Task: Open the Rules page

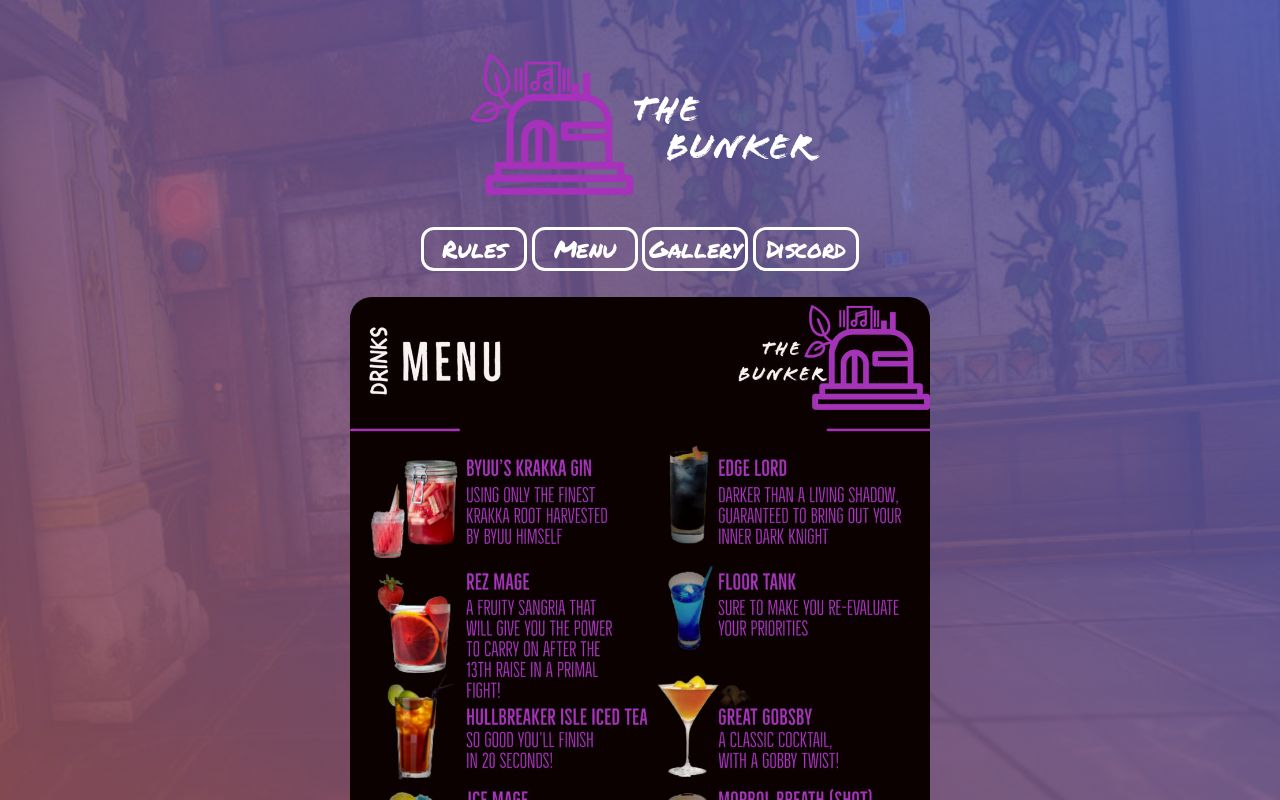Action: pyautogui.click(x=474, y=249)
